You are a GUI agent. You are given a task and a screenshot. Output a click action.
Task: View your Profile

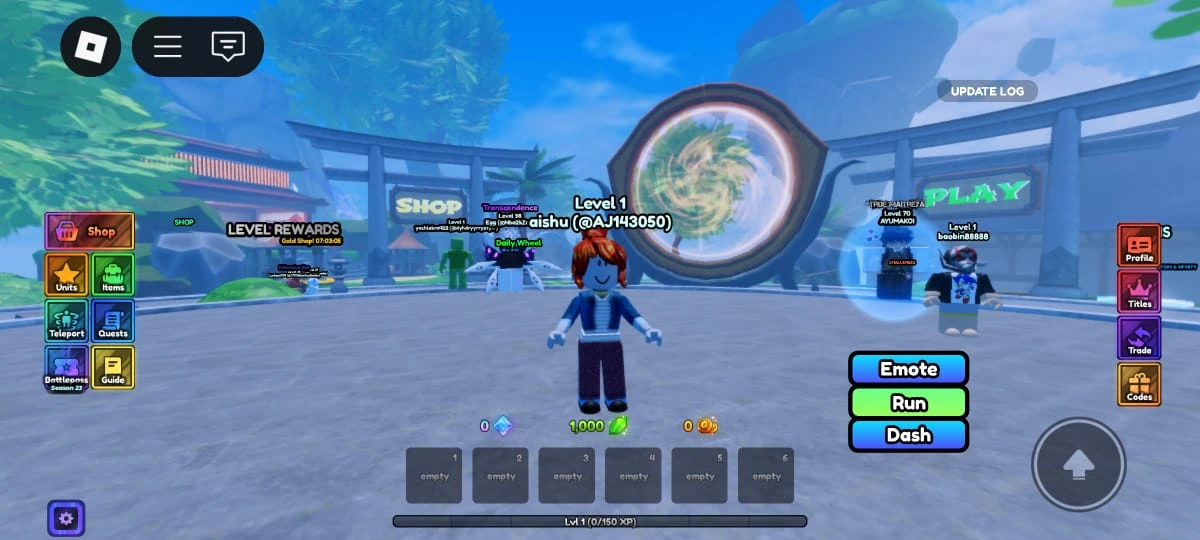(x=1139, y=246)
